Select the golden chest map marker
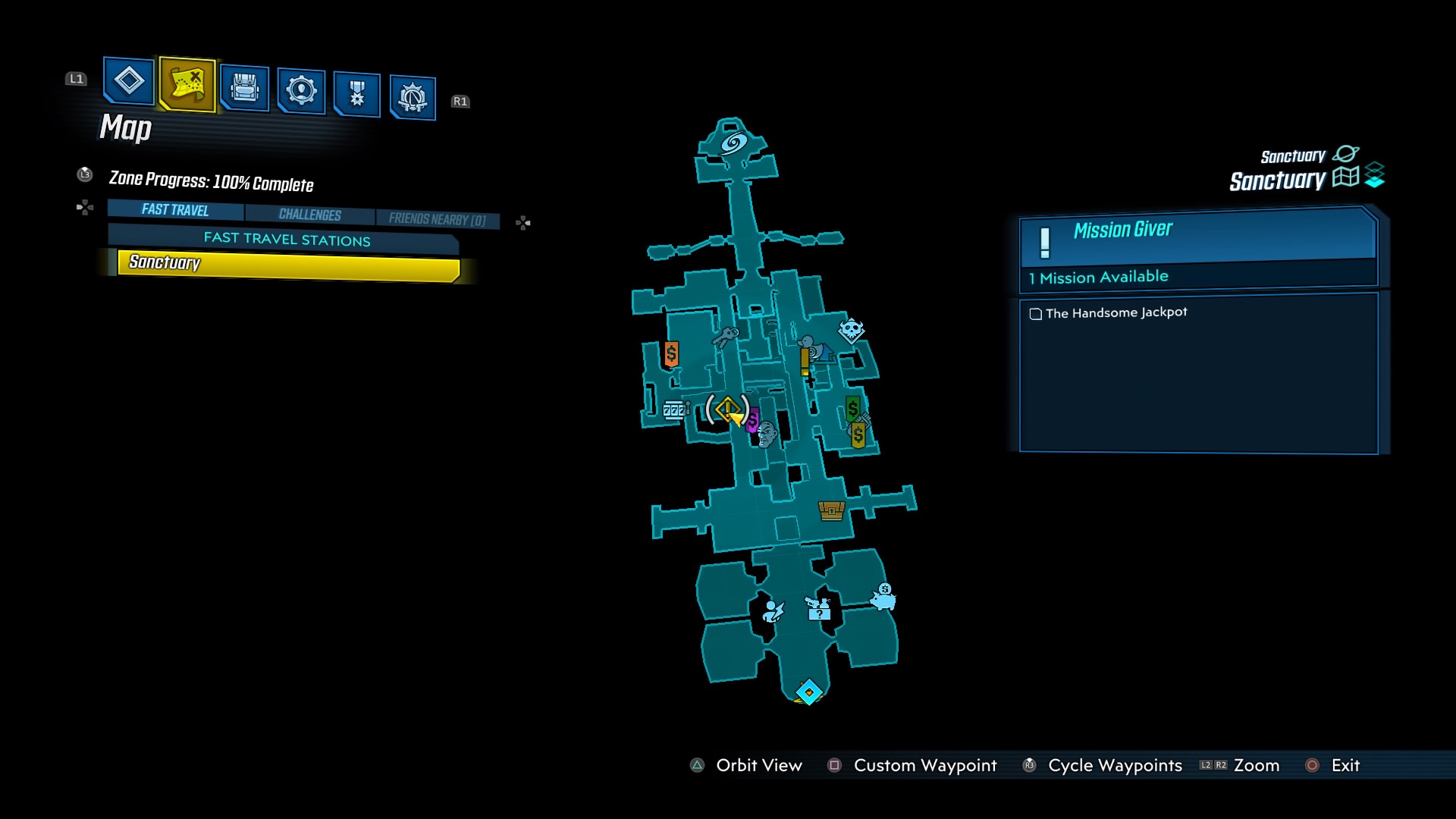 831,510
